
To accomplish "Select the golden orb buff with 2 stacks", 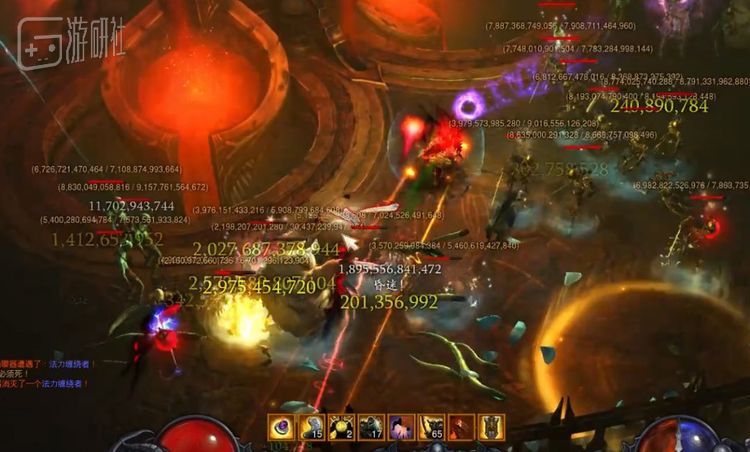I will coord(341,427).
